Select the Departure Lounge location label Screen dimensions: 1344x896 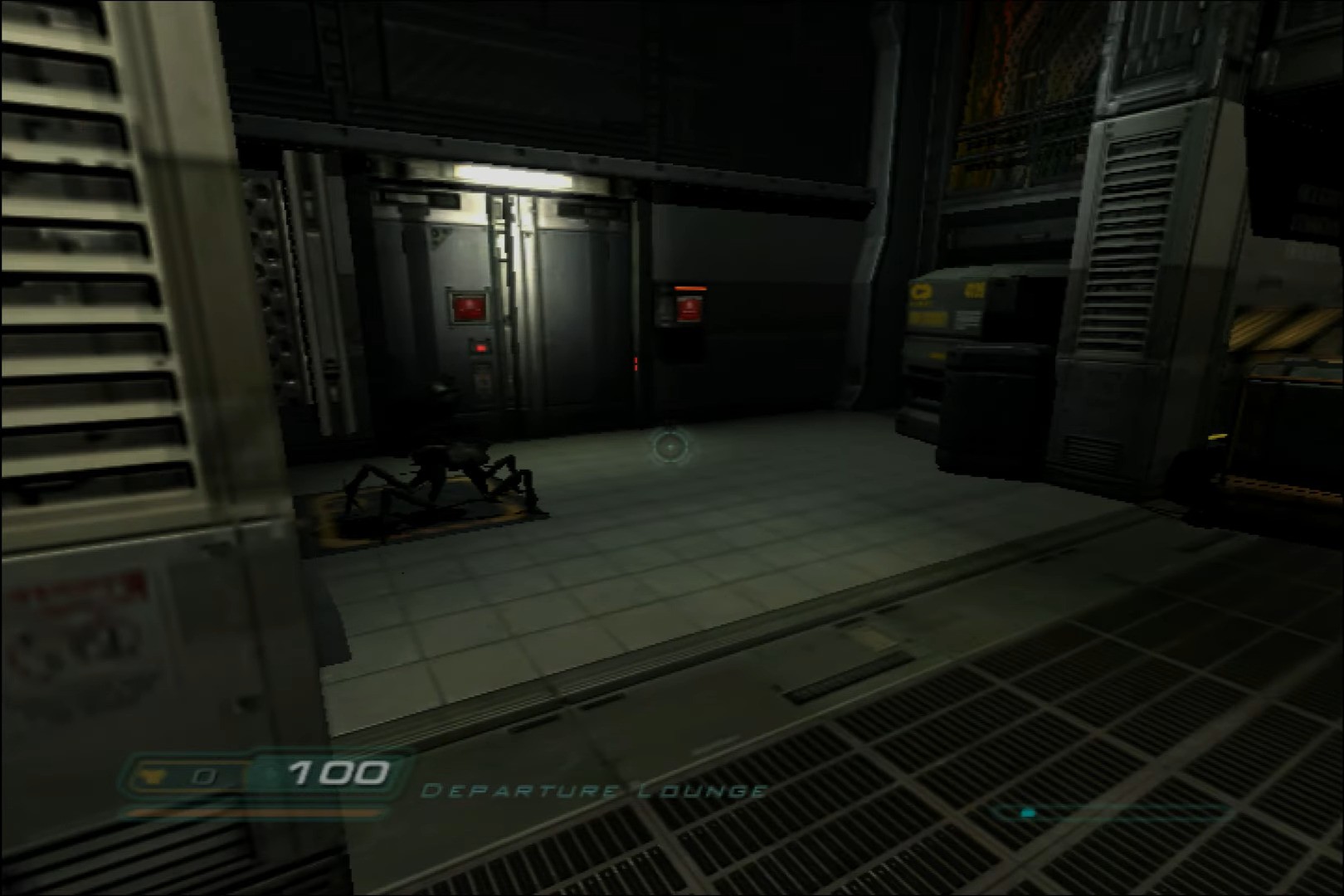(x=593, y=790)
